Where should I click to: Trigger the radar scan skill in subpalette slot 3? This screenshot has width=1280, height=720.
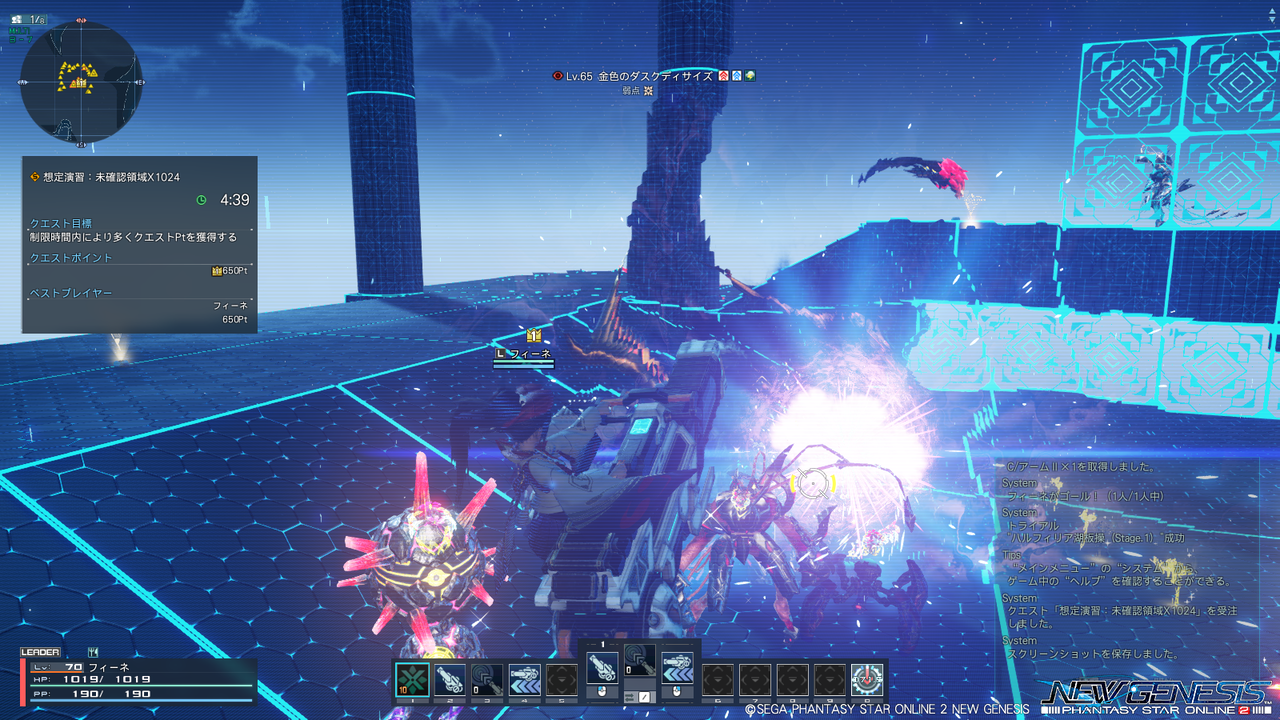[487, 680]
